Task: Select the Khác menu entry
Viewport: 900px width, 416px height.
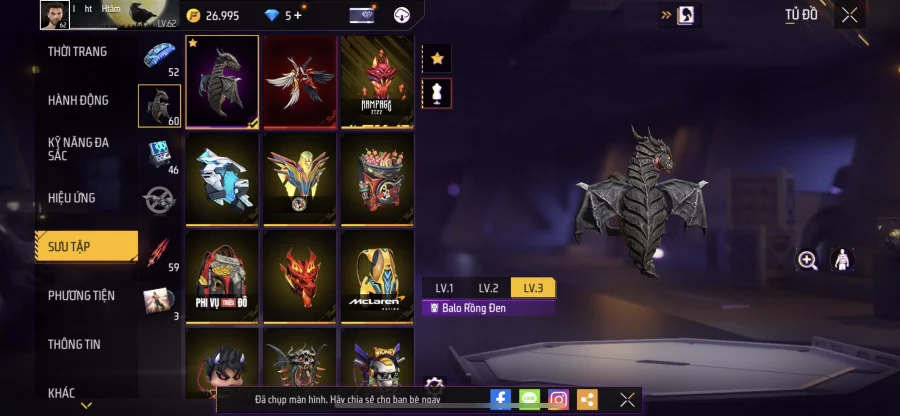Action: pos(62,393)
